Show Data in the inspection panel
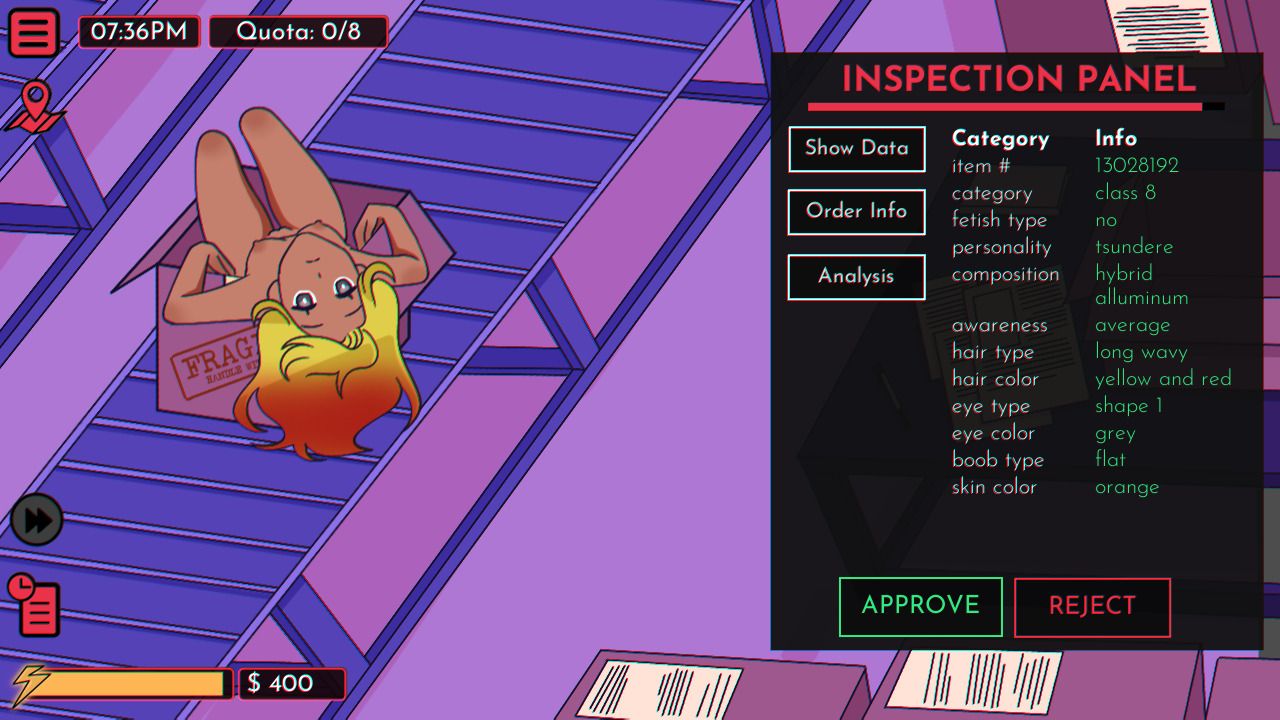Screen dimensions: 1280x720 point(857,149)
